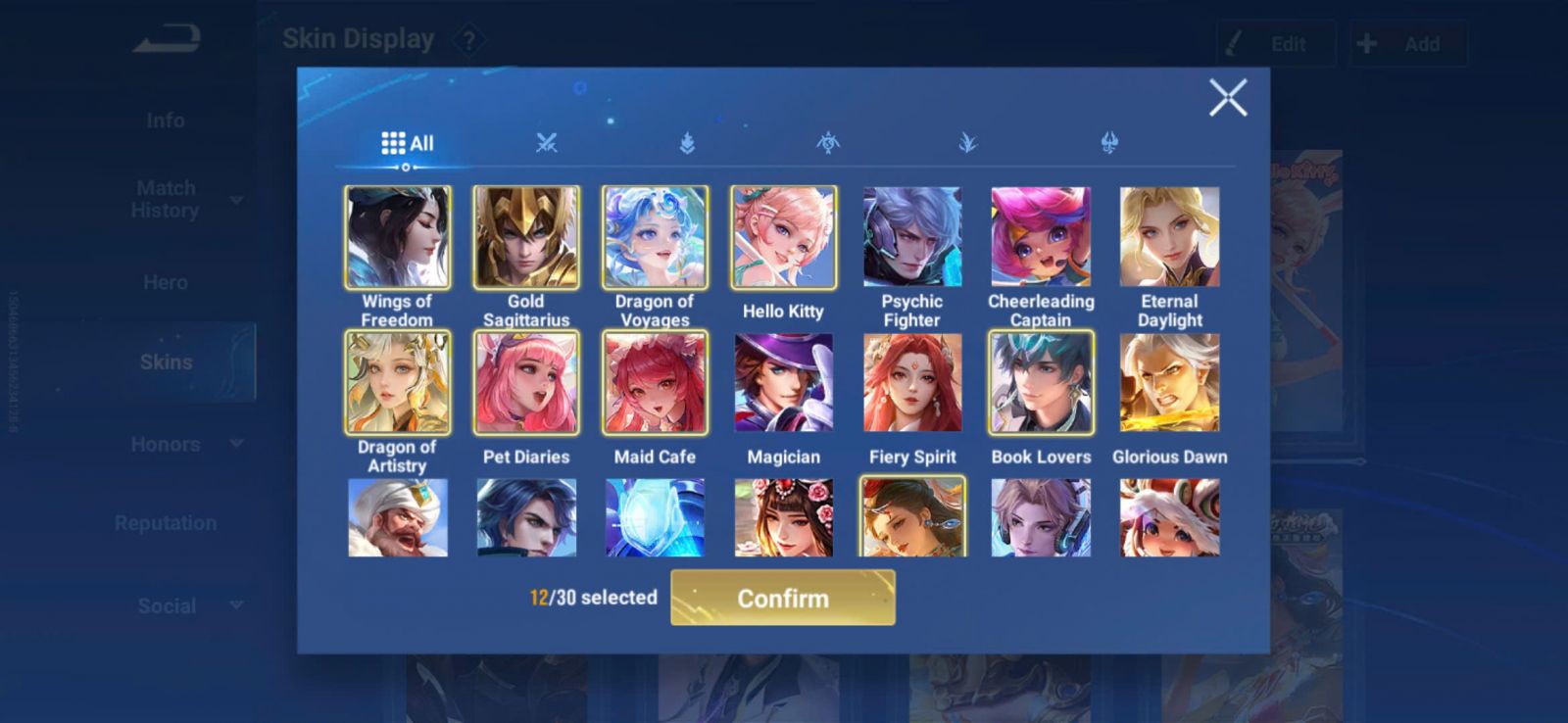This screenshot has width=1568, height=723.
Task: Filter skins by the crossed swords category
Action: (547, 143)
